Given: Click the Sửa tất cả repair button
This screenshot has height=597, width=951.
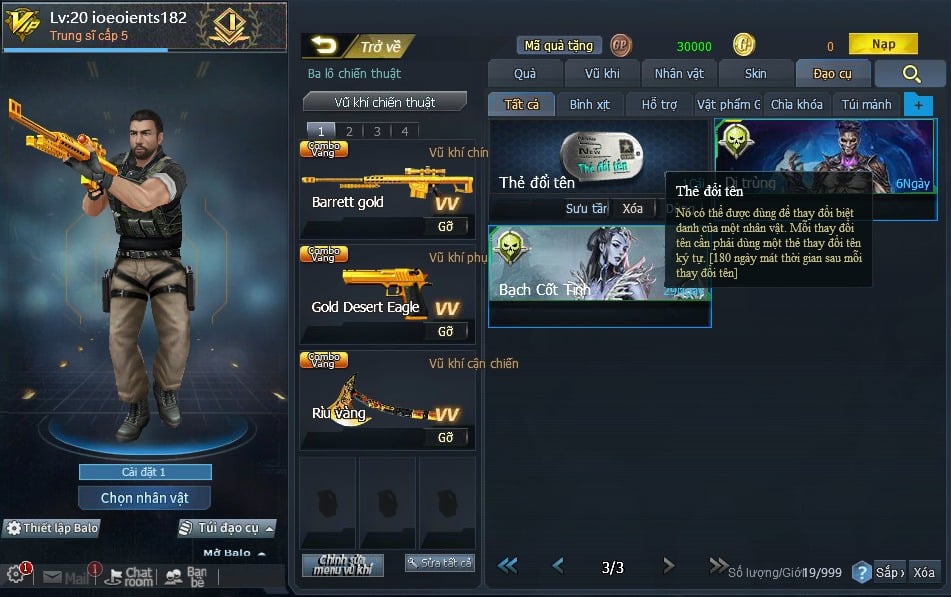Looking at the screenshot, I should (440, 563).
